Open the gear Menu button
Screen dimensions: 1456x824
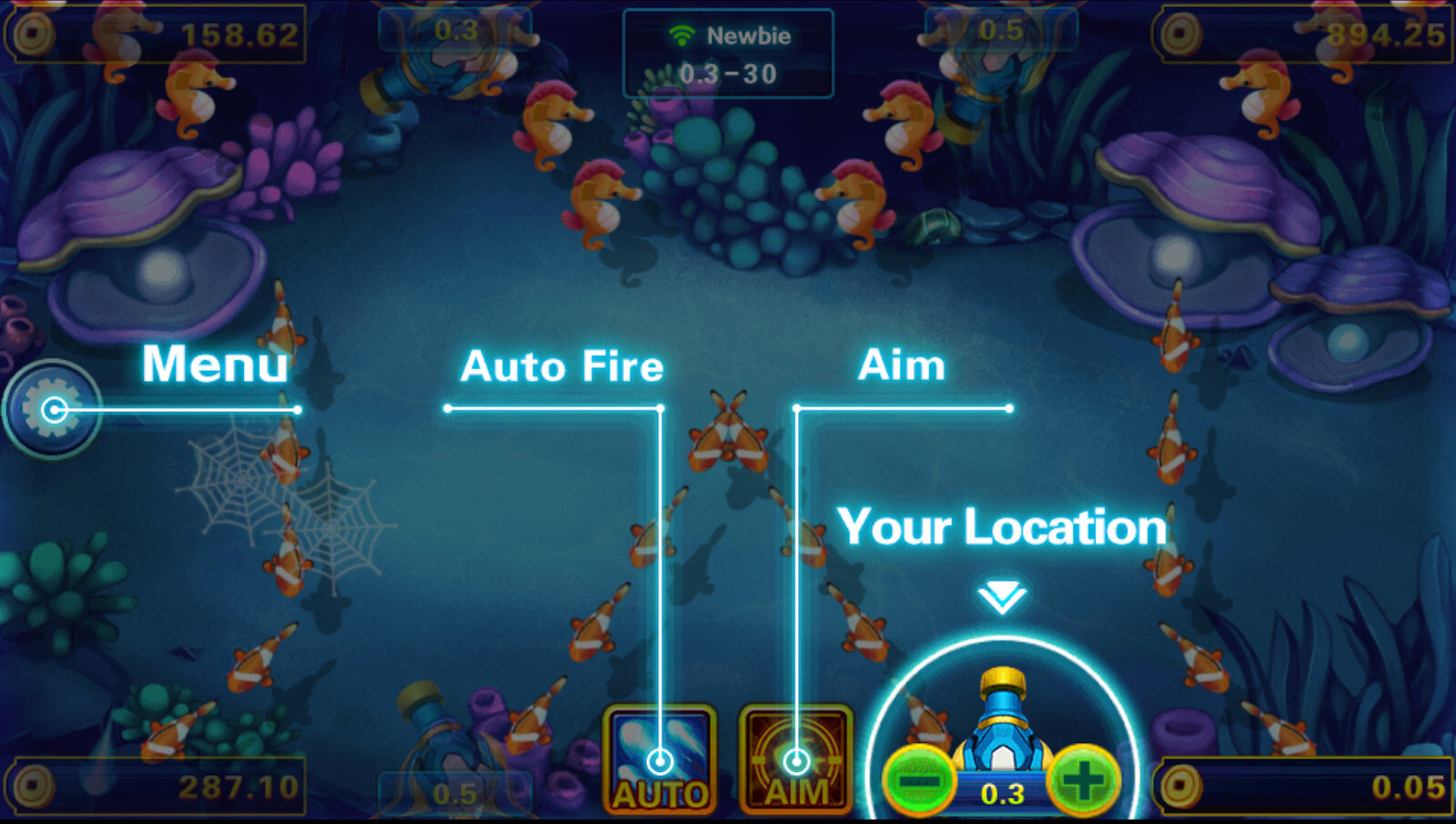(52, 410)
